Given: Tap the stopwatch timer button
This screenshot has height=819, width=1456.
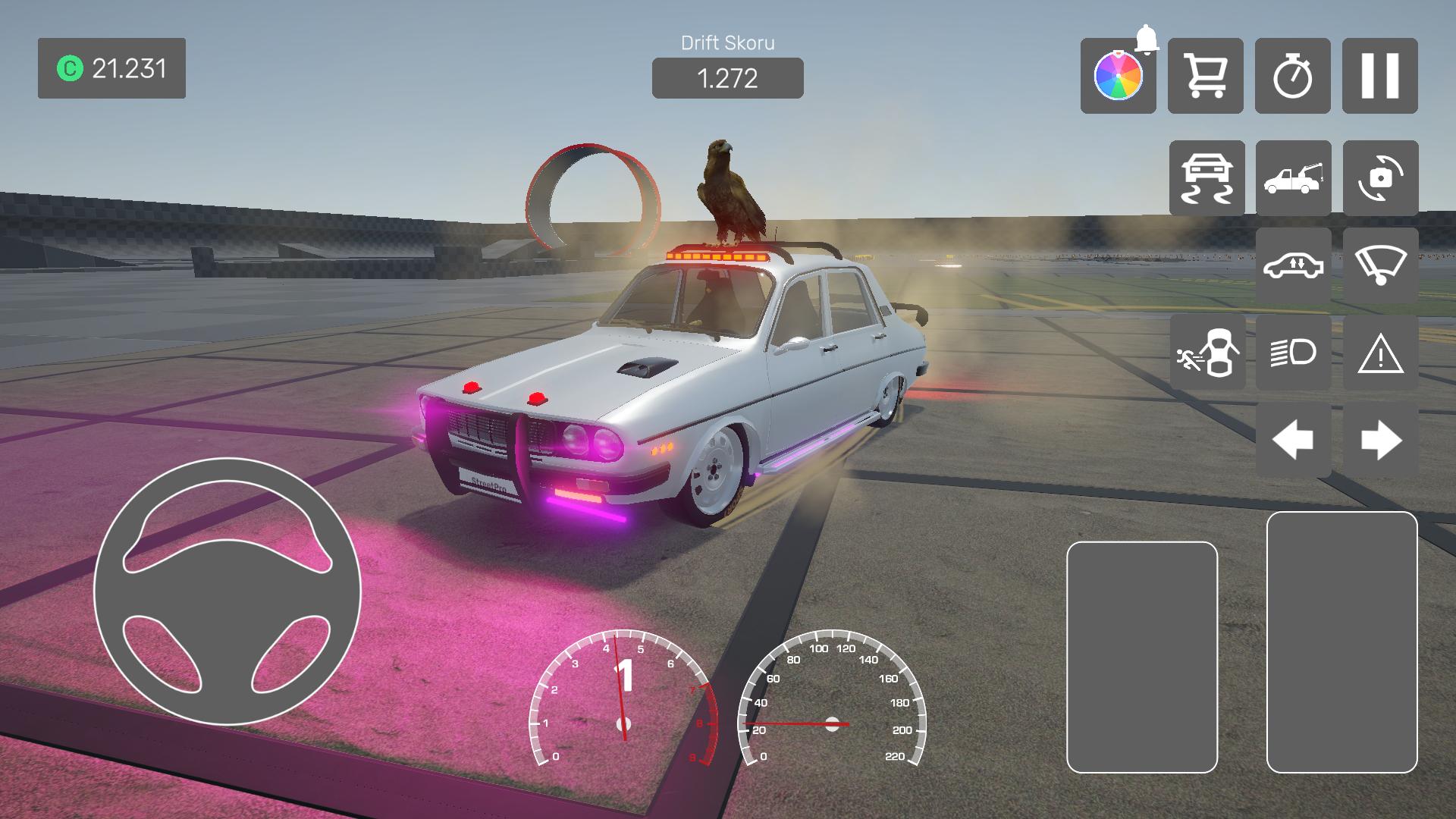Looking at the screenshot, I should click(x=1292, y=76).
